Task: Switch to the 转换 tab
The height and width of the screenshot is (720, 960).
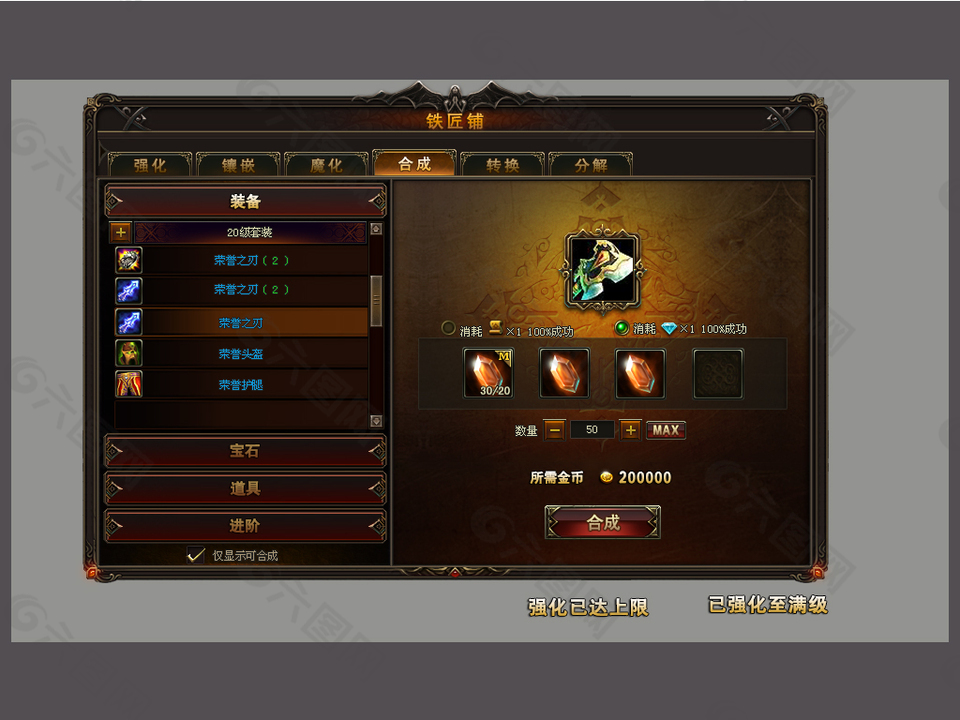Action: (502, 165)
